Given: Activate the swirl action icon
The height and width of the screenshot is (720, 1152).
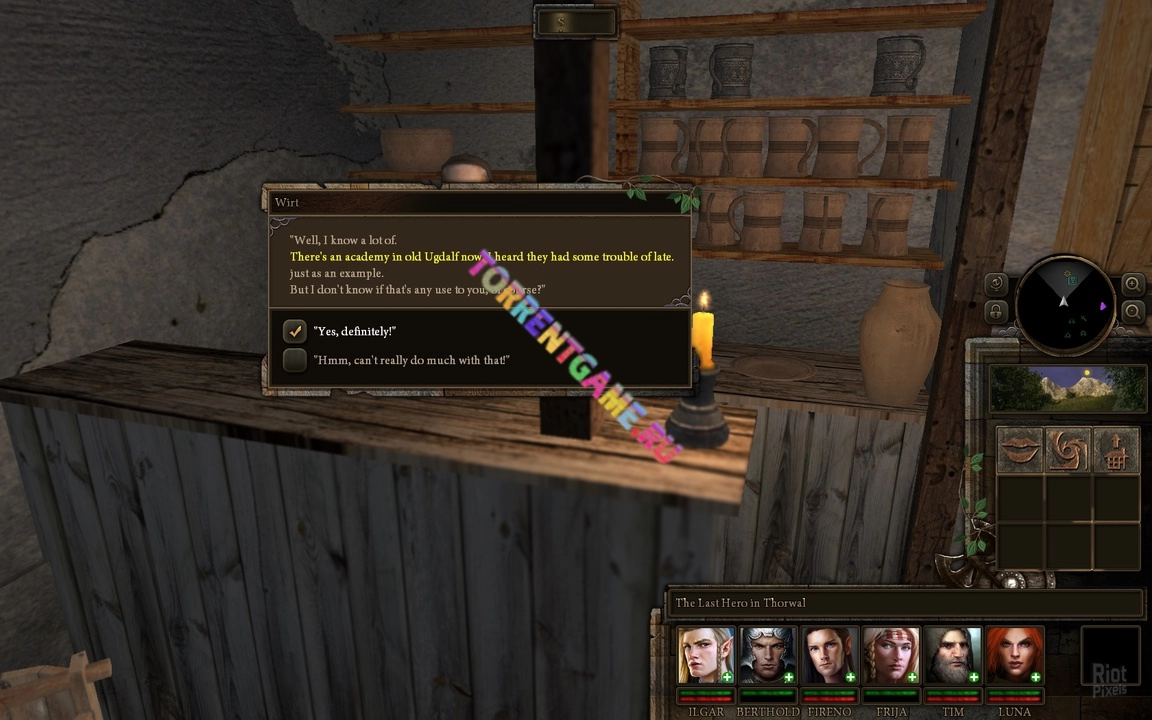Looking at the screenshot, I should click(1067, 450).
